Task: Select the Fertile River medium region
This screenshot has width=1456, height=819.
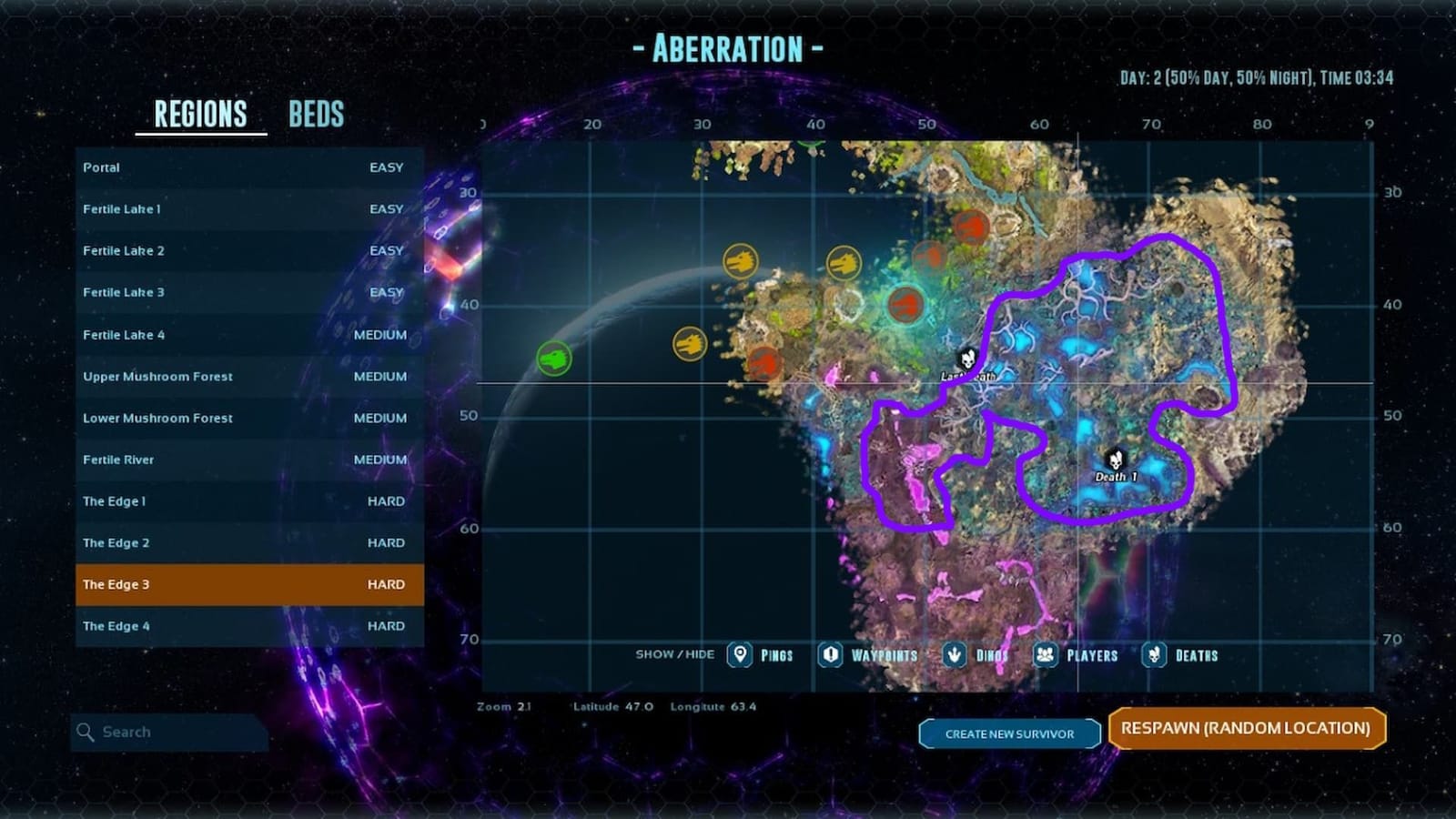Action: coord(246,460)
